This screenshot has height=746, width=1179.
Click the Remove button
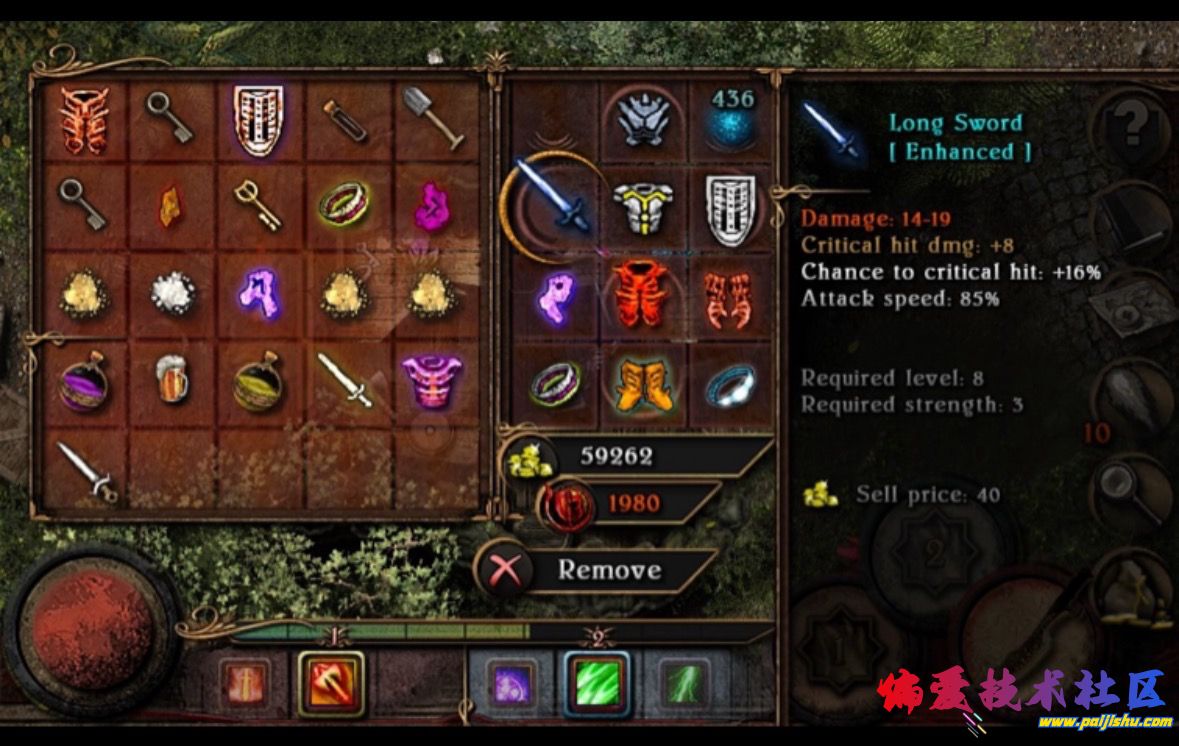click(x=607, y=570)
